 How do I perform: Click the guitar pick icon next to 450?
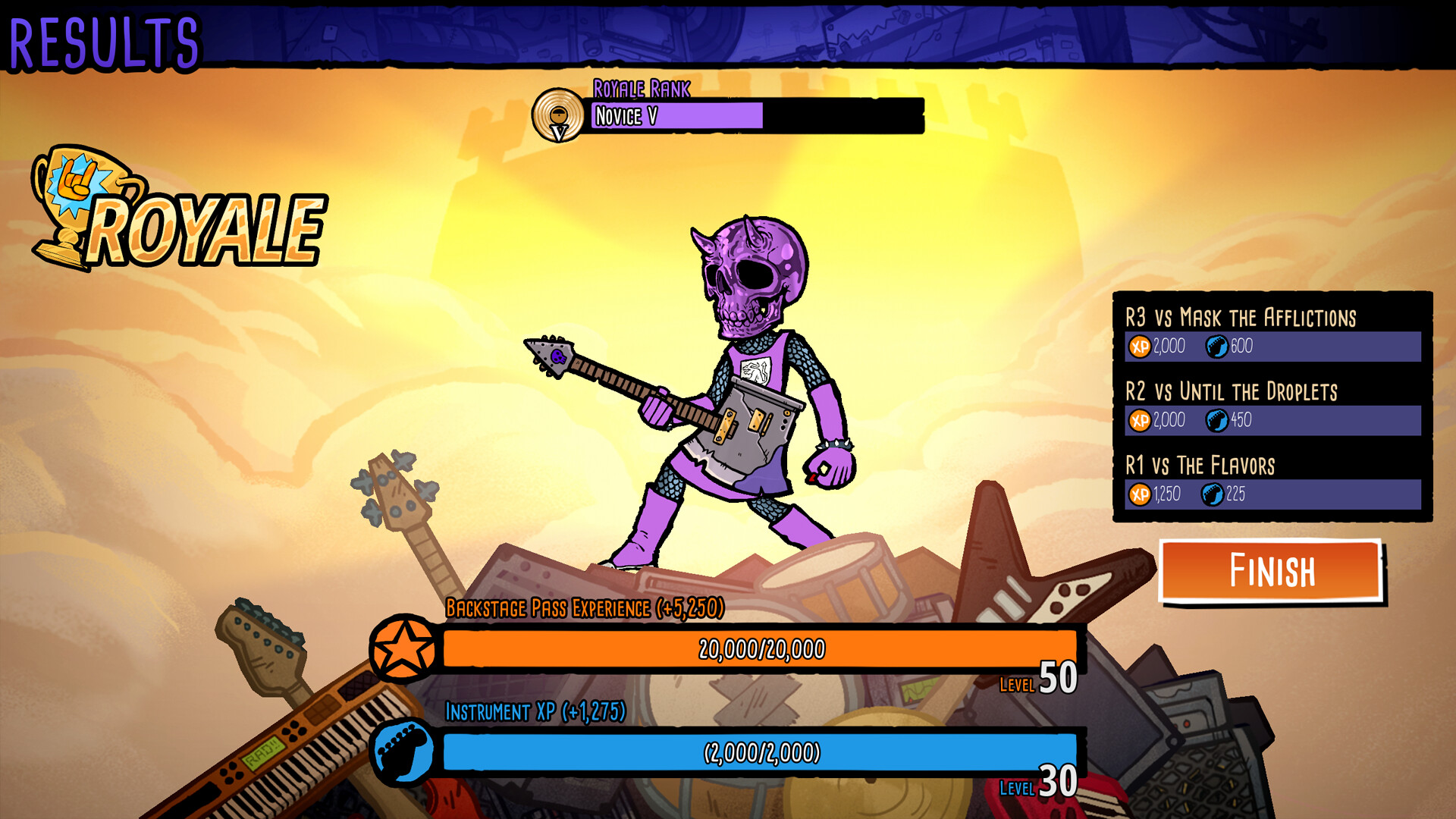click(1216, 420)
